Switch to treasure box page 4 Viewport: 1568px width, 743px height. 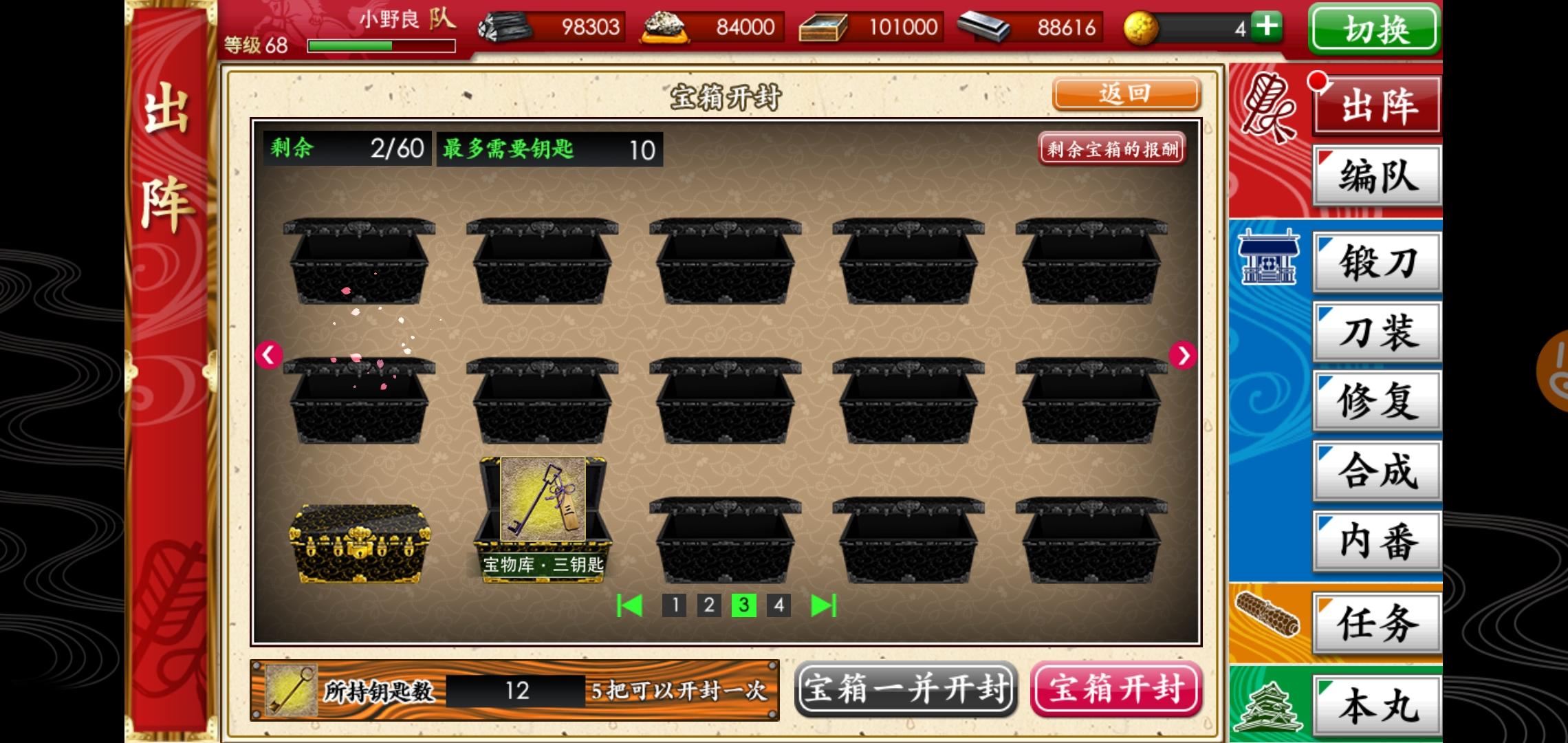pos(778,607)
